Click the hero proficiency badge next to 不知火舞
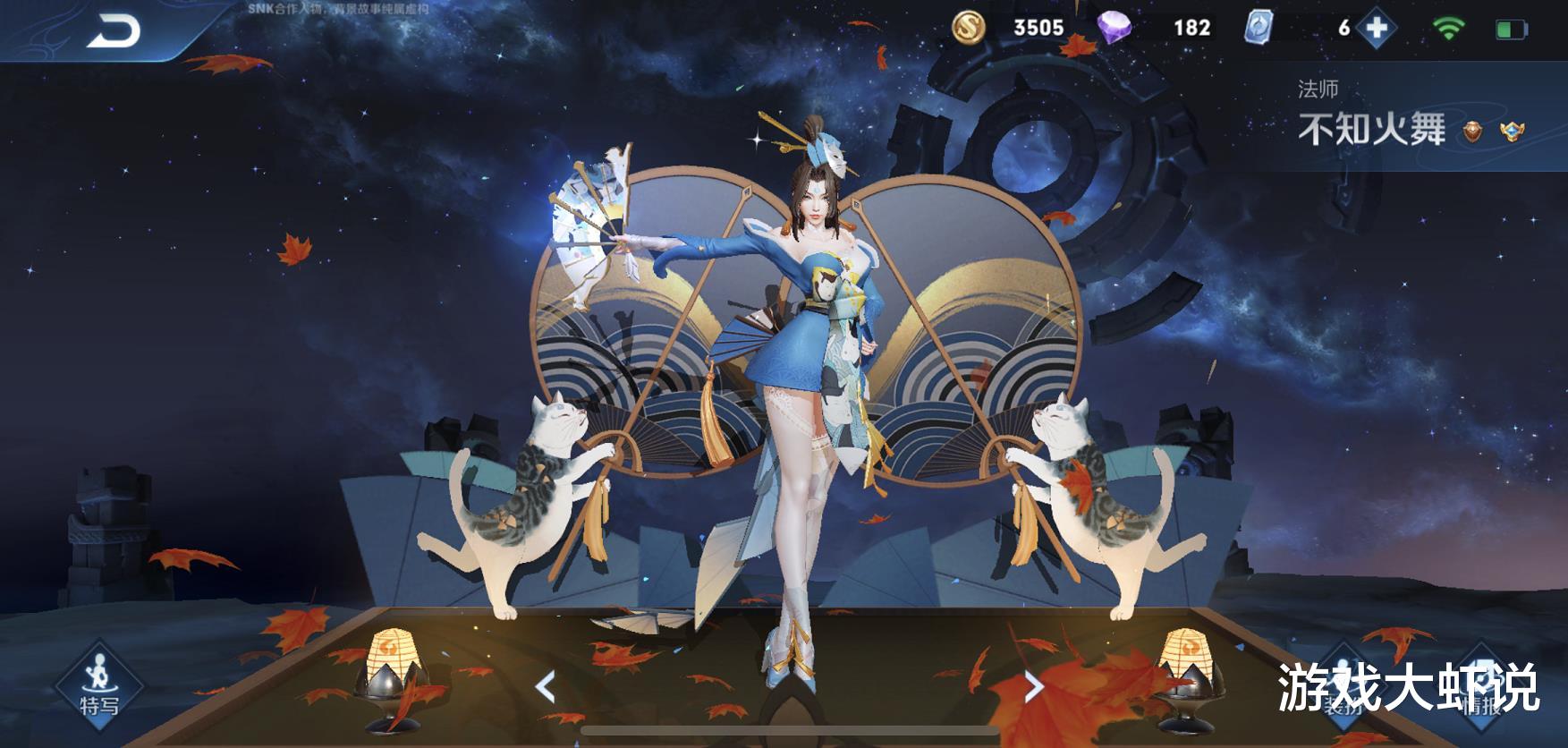Screen dimensions: 1568x748 (x=1472, y=132)
